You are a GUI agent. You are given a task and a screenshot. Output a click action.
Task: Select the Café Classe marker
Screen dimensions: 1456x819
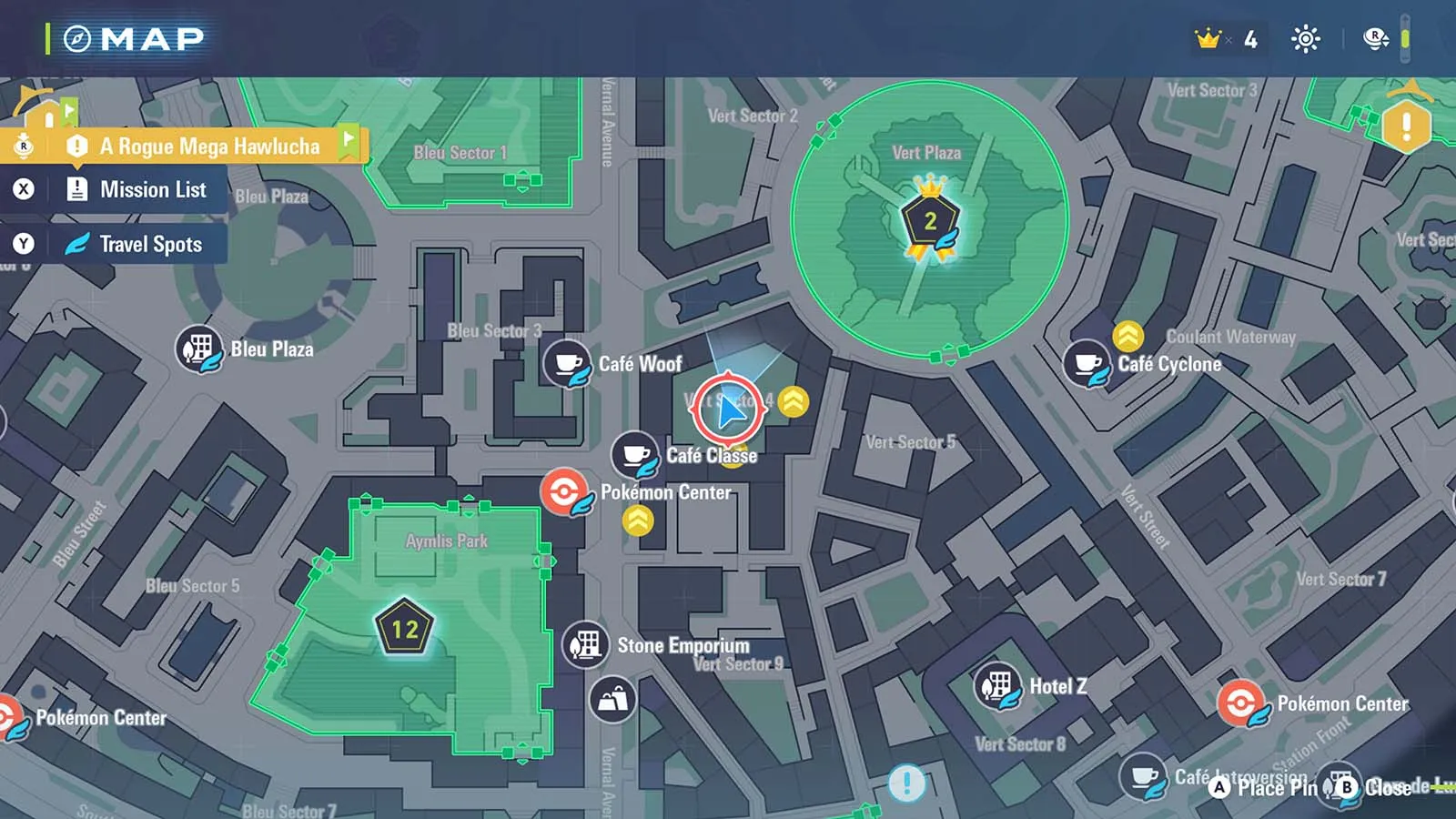(635, 455)
